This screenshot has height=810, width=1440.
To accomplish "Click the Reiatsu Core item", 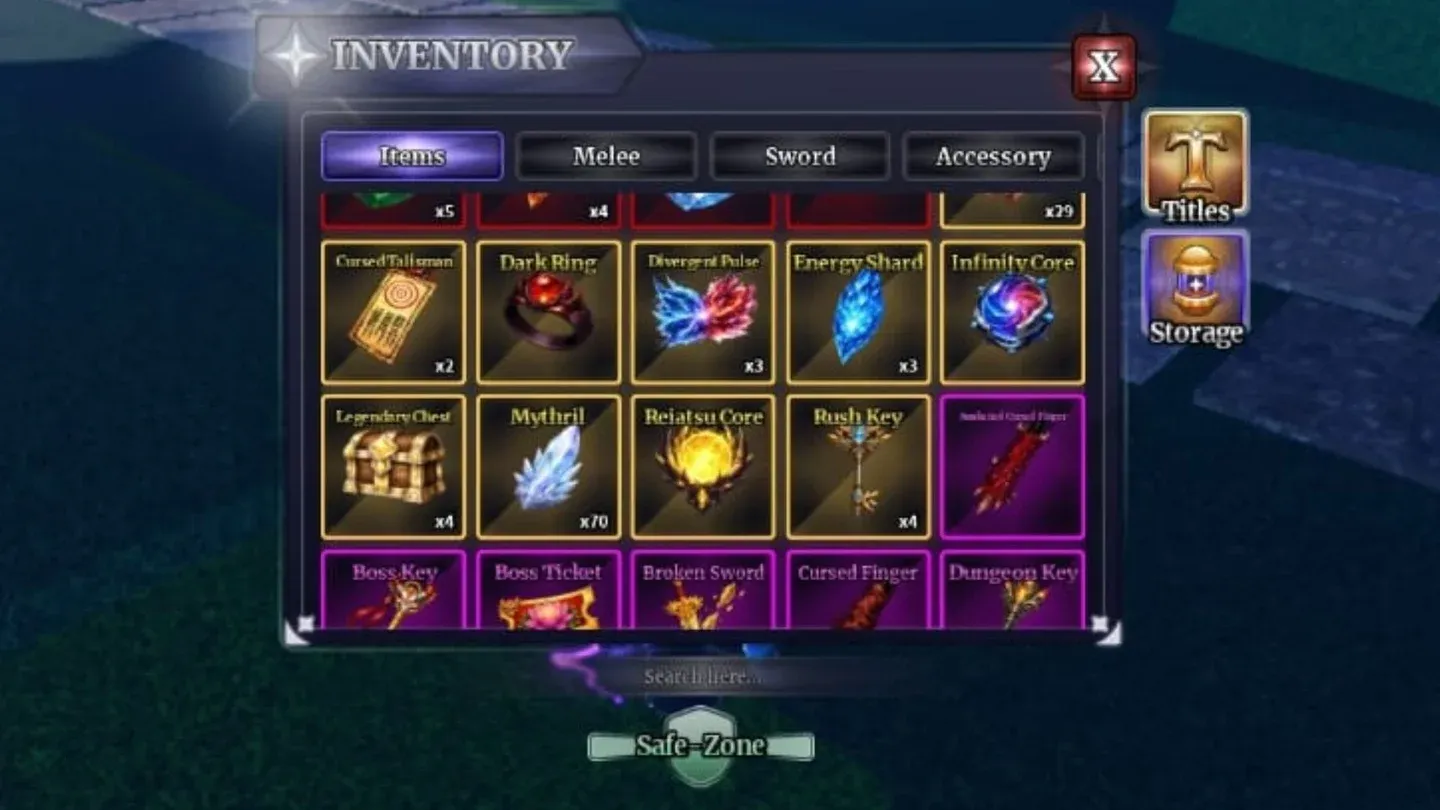I will pyautogui.click(x=702, y=466).
